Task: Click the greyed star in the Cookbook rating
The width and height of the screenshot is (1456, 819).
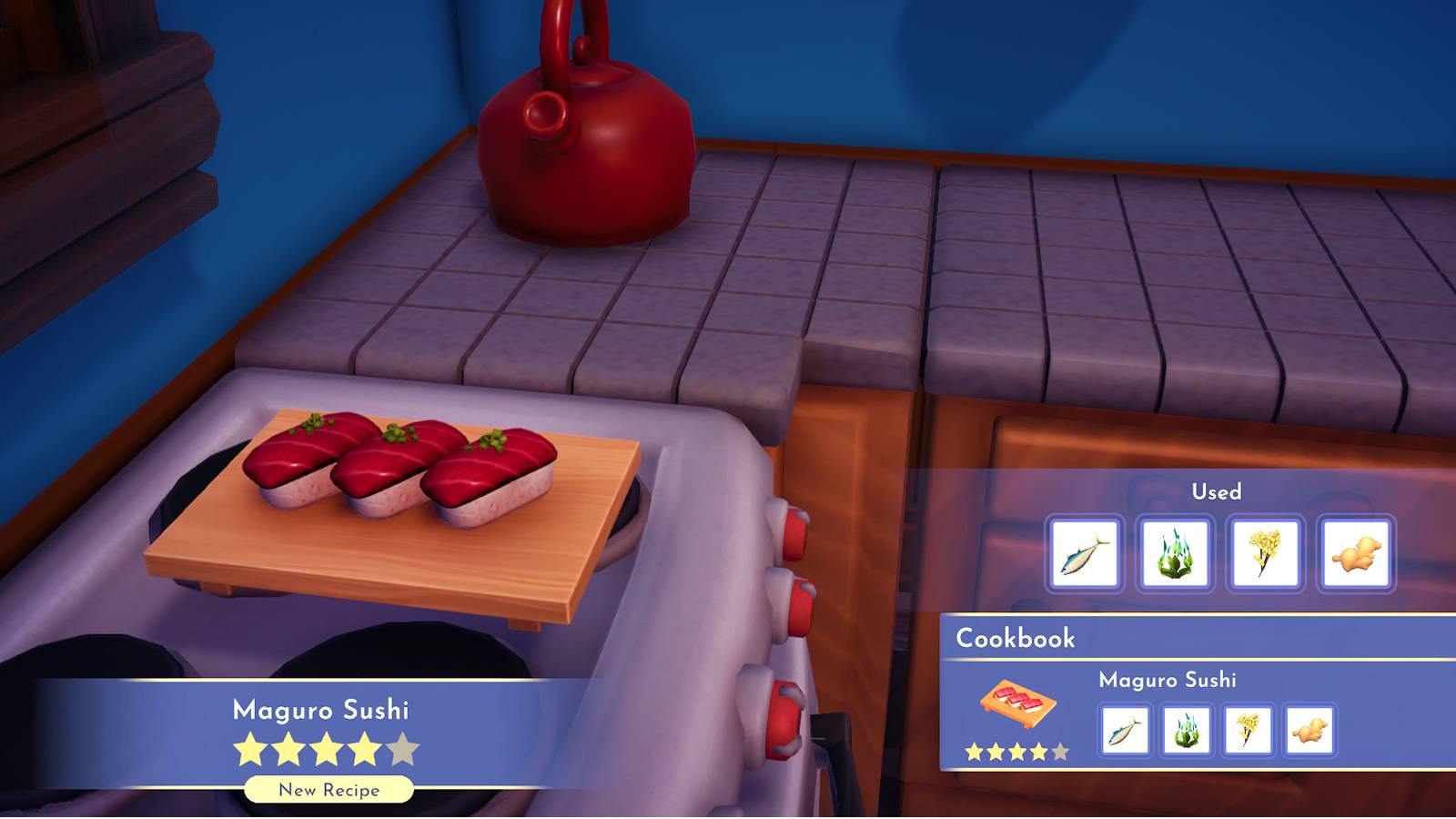Action: coord(1061,753)
